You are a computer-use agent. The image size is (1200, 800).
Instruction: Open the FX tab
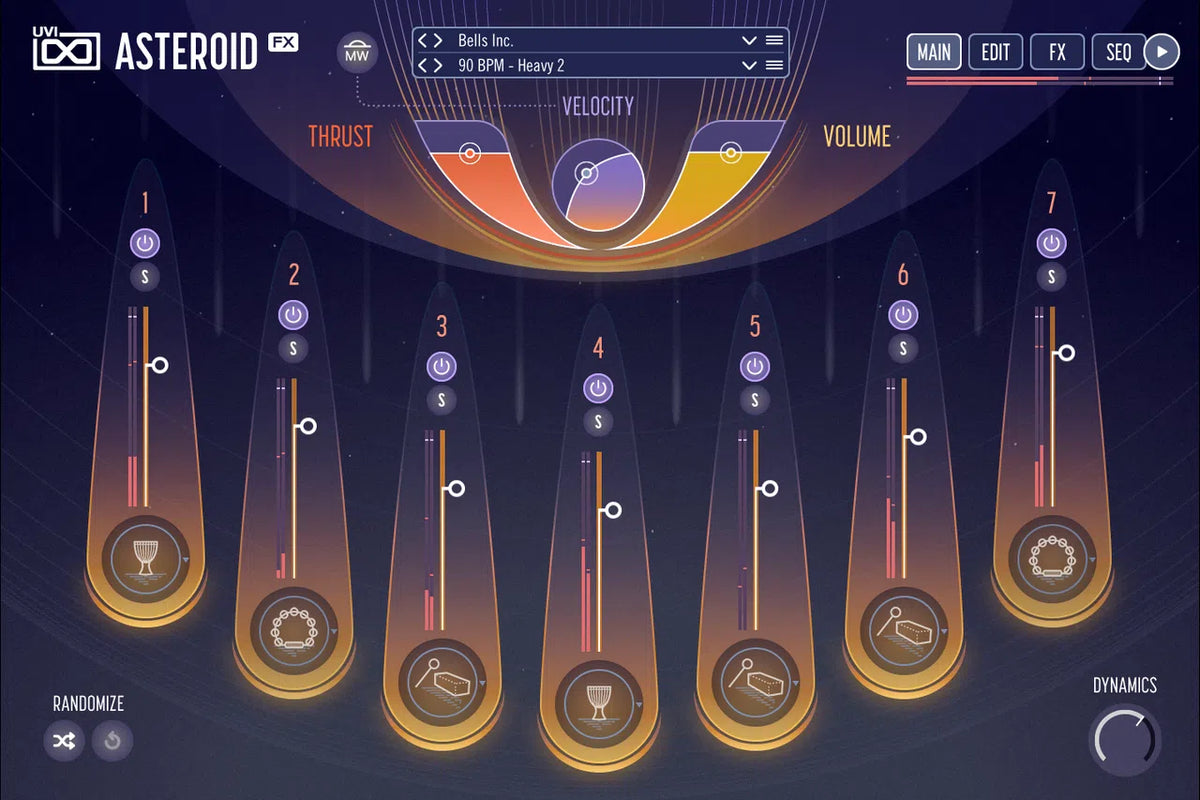pos(1057,52)
